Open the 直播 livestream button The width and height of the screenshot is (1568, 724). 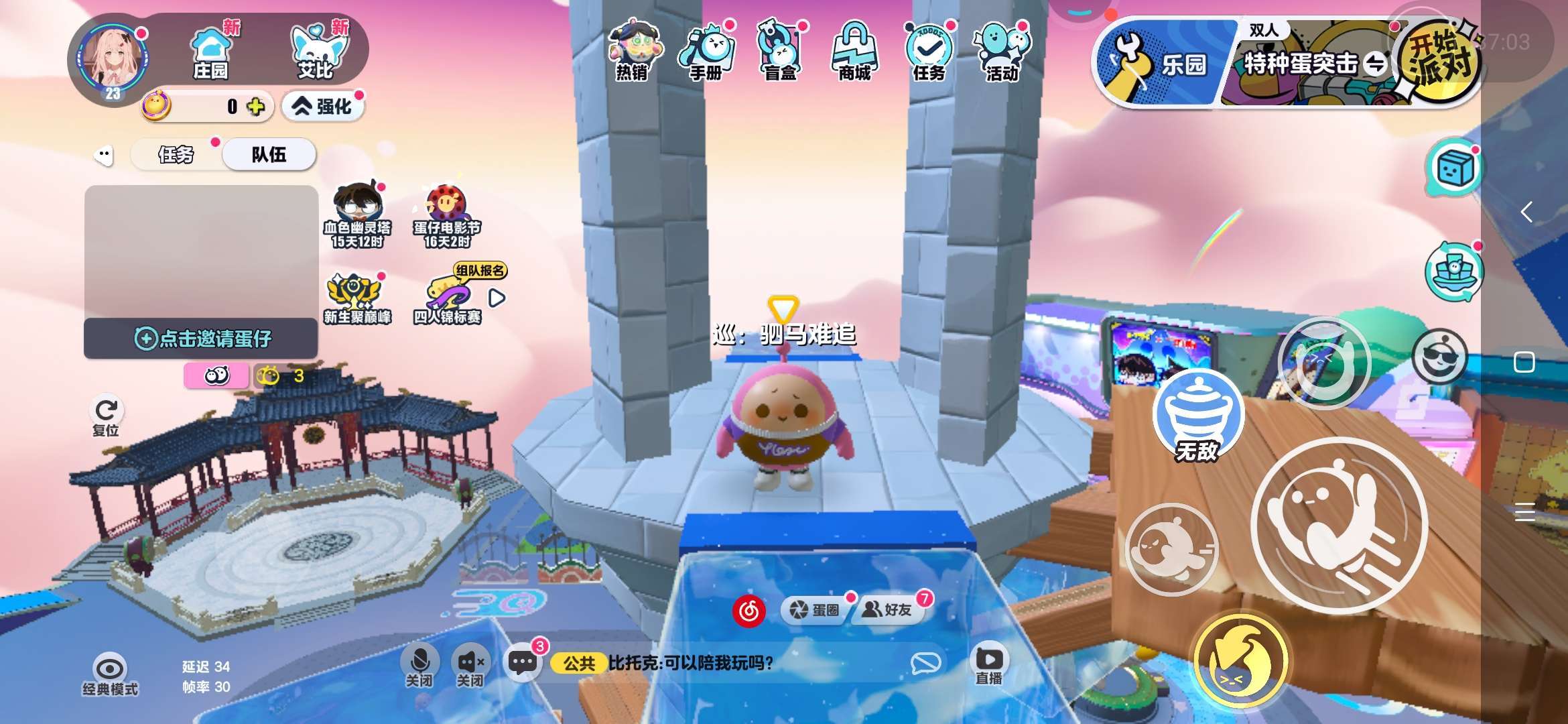pos(989,665)
